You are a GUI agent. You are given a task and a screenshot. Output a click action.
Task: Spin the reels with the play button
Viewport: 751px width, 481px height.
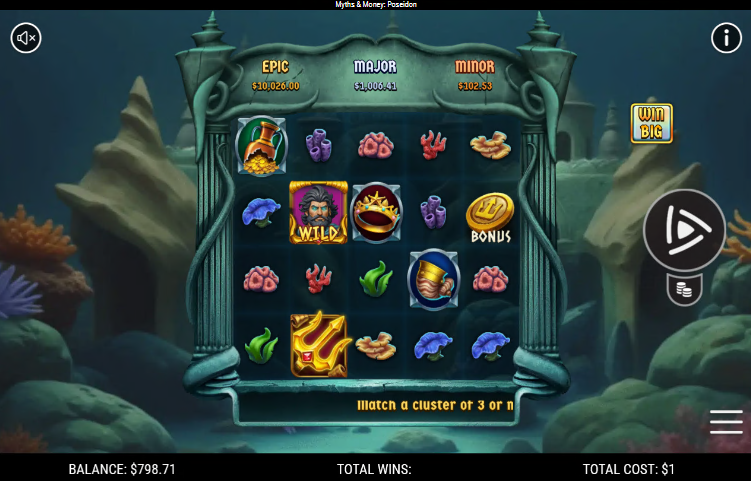[x=684, y=230]
